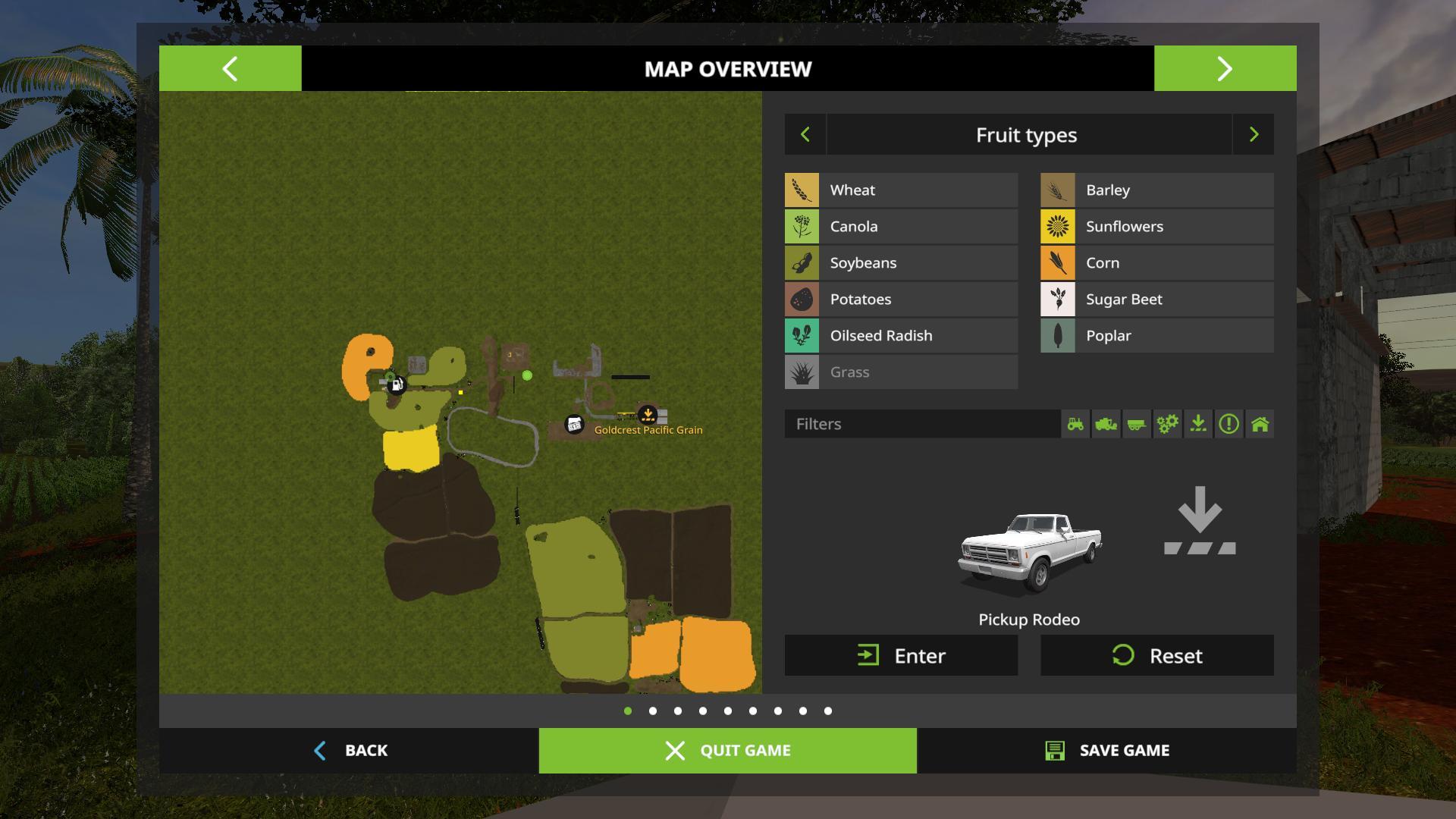Toggle the Canola crop overlay
The image size is (1456, 819).
tap(901, 227)
